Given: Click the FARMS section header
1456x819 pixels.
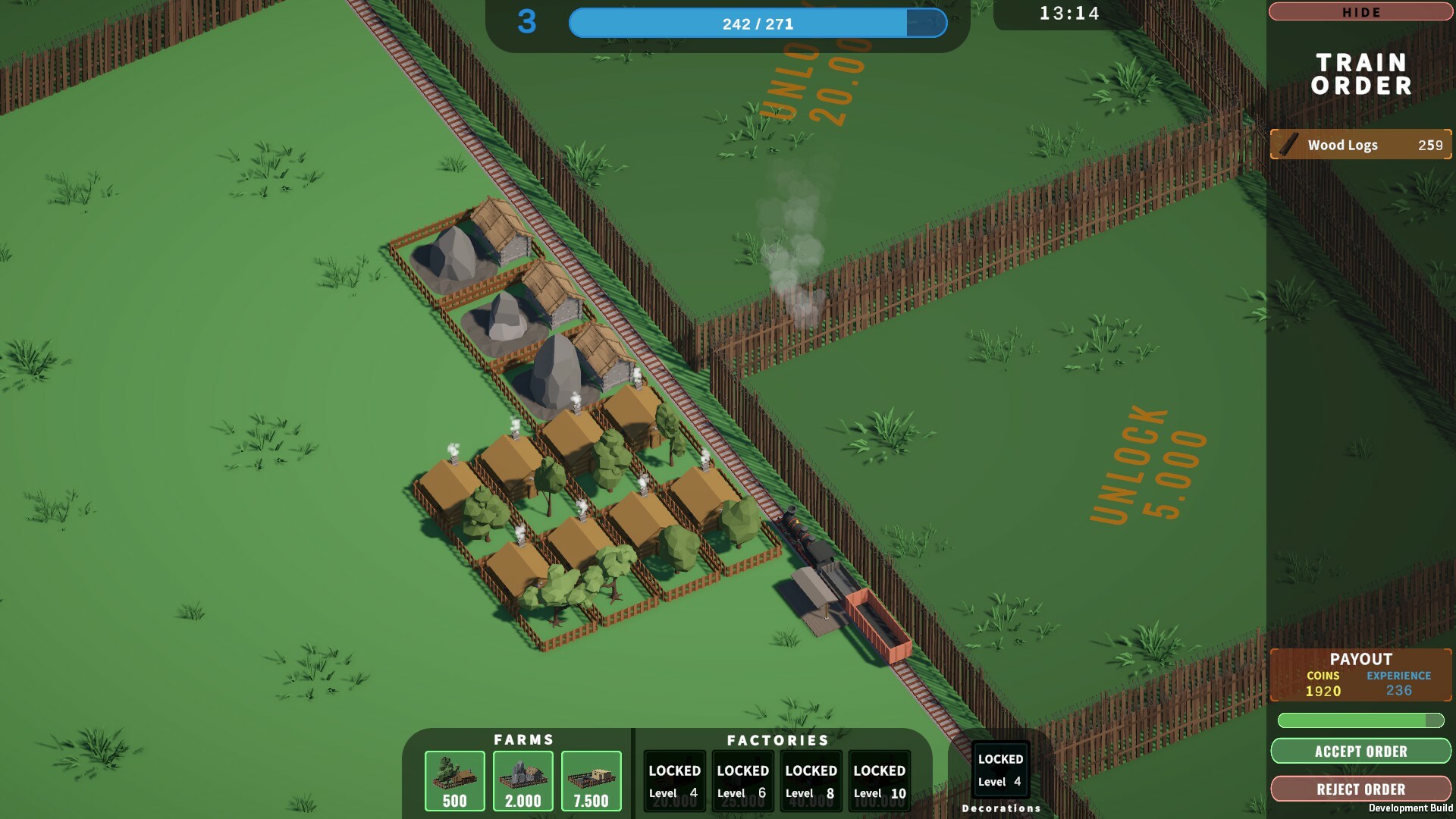Looking at the screenshot, I should point(522,740).
